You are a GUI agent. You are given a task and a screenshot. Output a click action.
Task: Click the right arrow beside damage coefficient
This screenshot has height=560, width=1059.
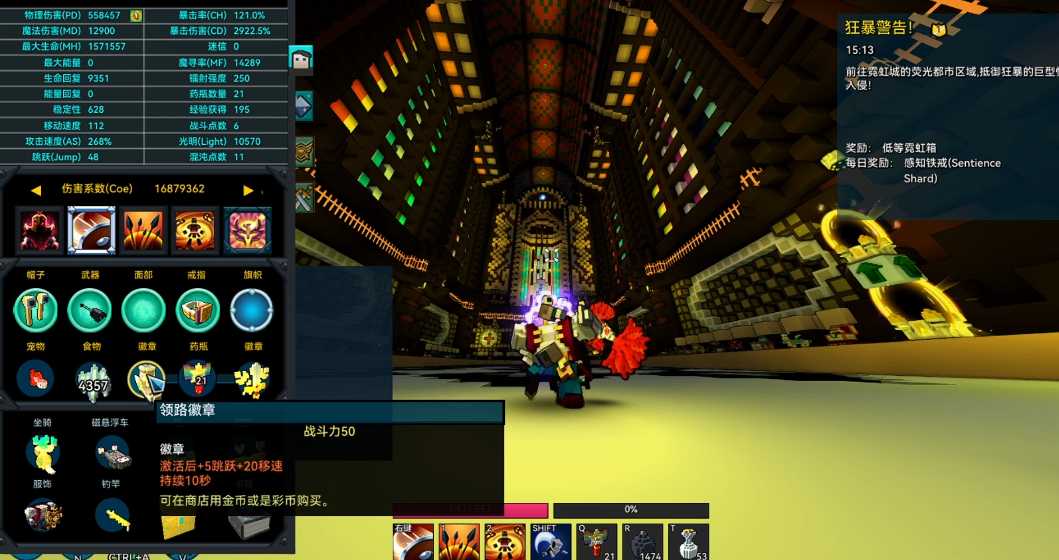249,190
